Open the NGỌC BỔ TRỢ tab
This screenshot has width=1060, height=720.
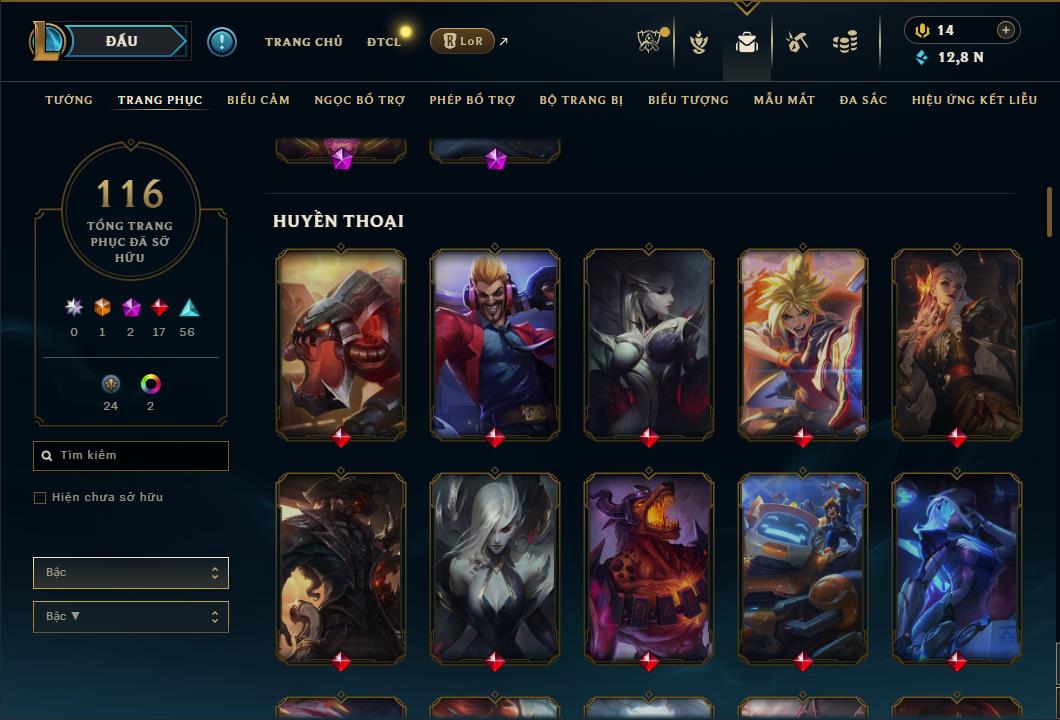359,100
